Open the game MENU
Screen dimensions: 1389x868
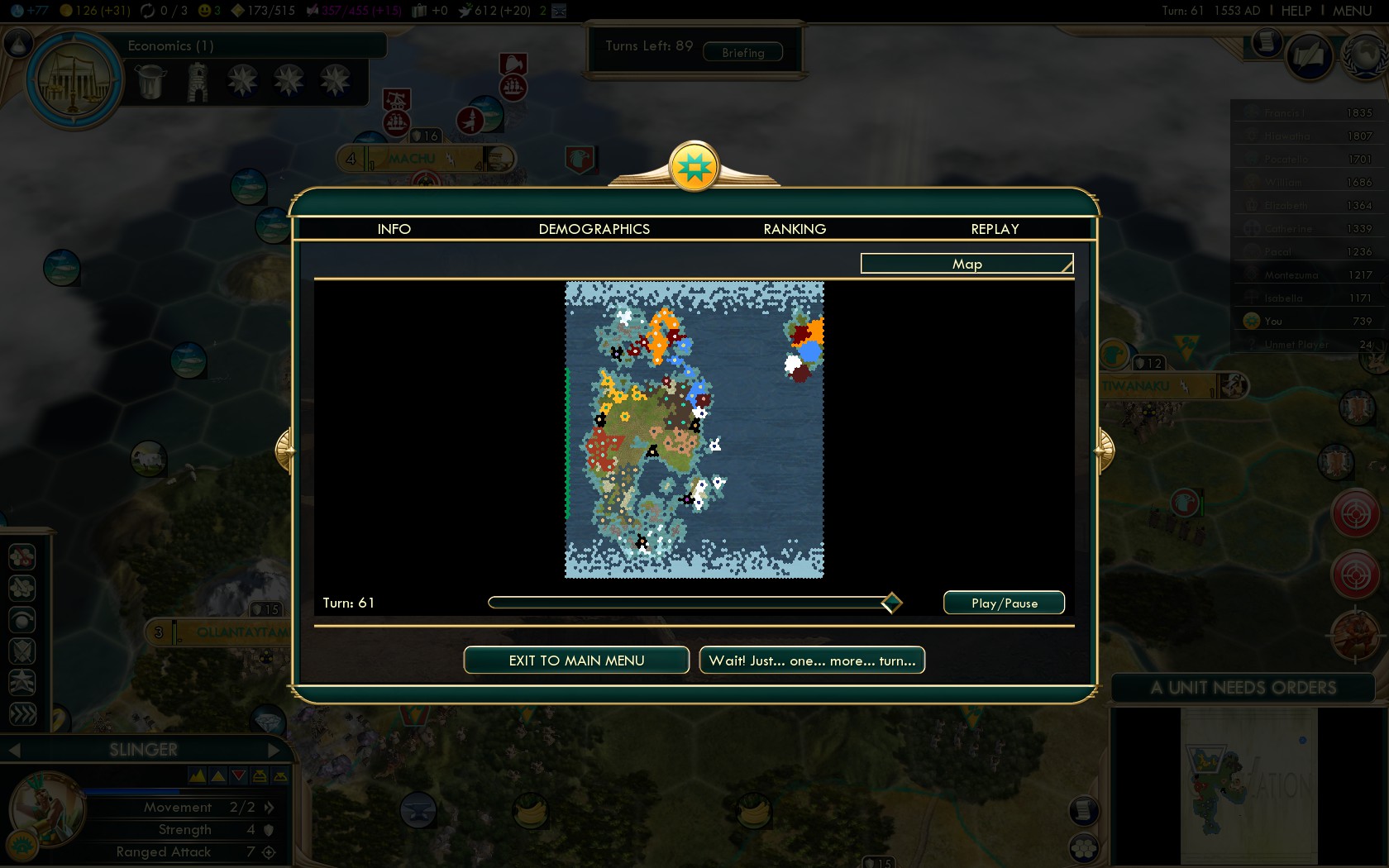[1352, 11]
